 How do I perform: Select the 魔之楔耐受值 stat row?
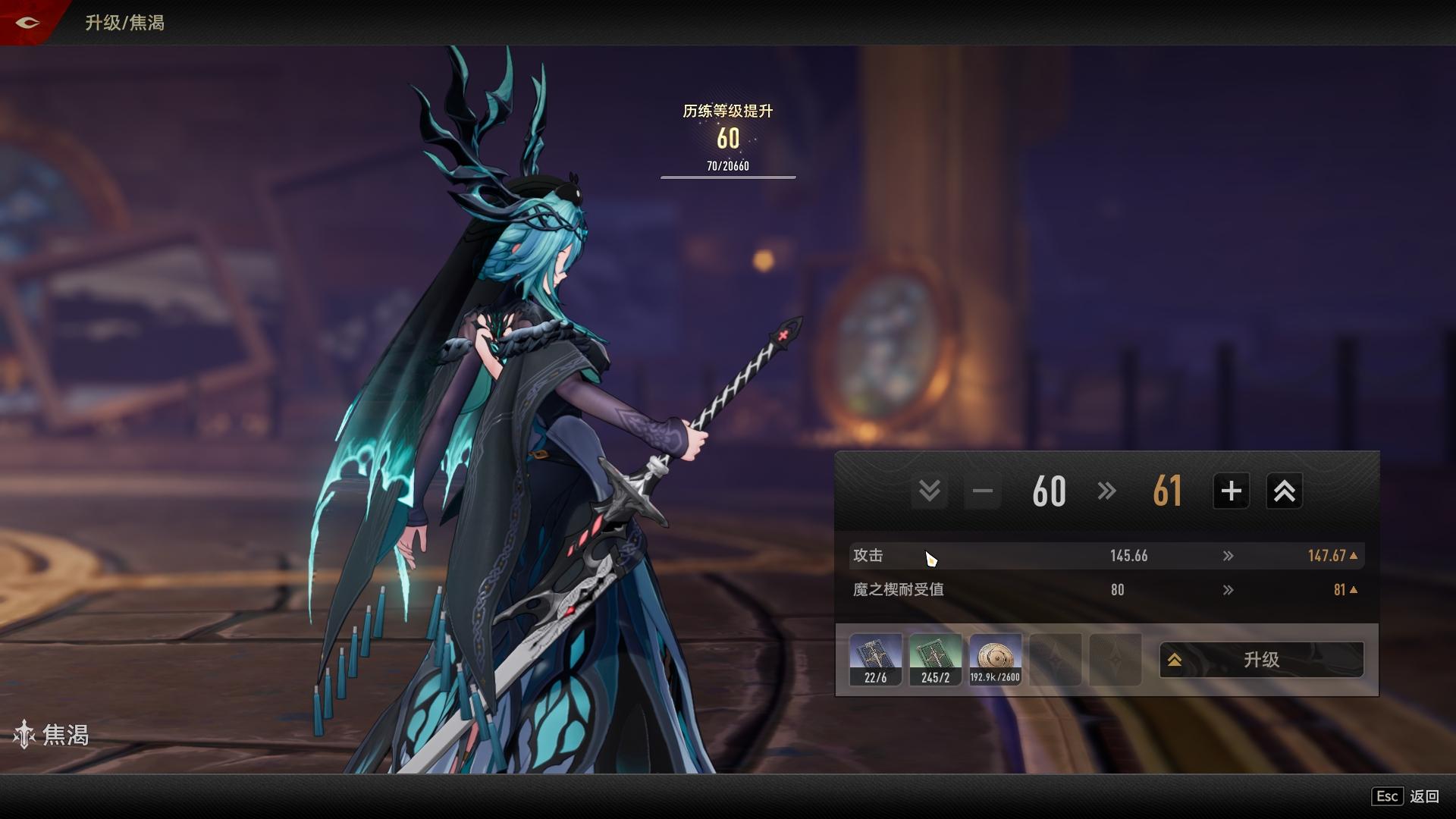click(1106, 590)
